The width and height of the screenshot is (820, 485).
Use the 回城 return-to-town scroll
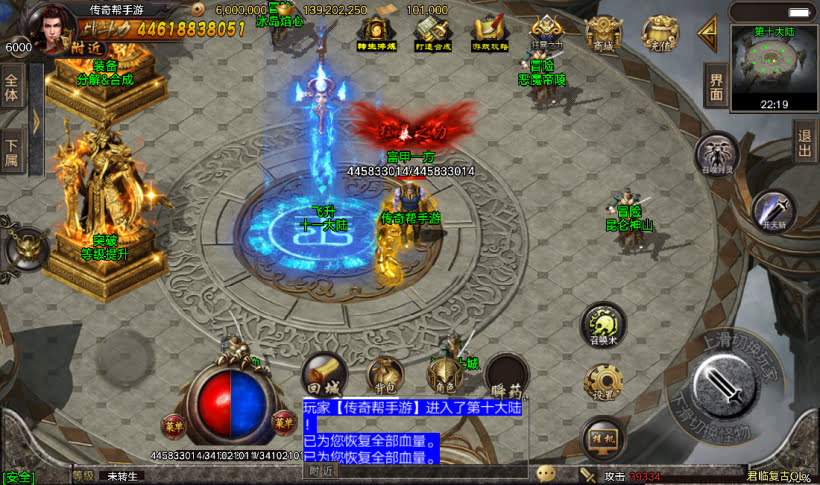[x=322, y=376]
